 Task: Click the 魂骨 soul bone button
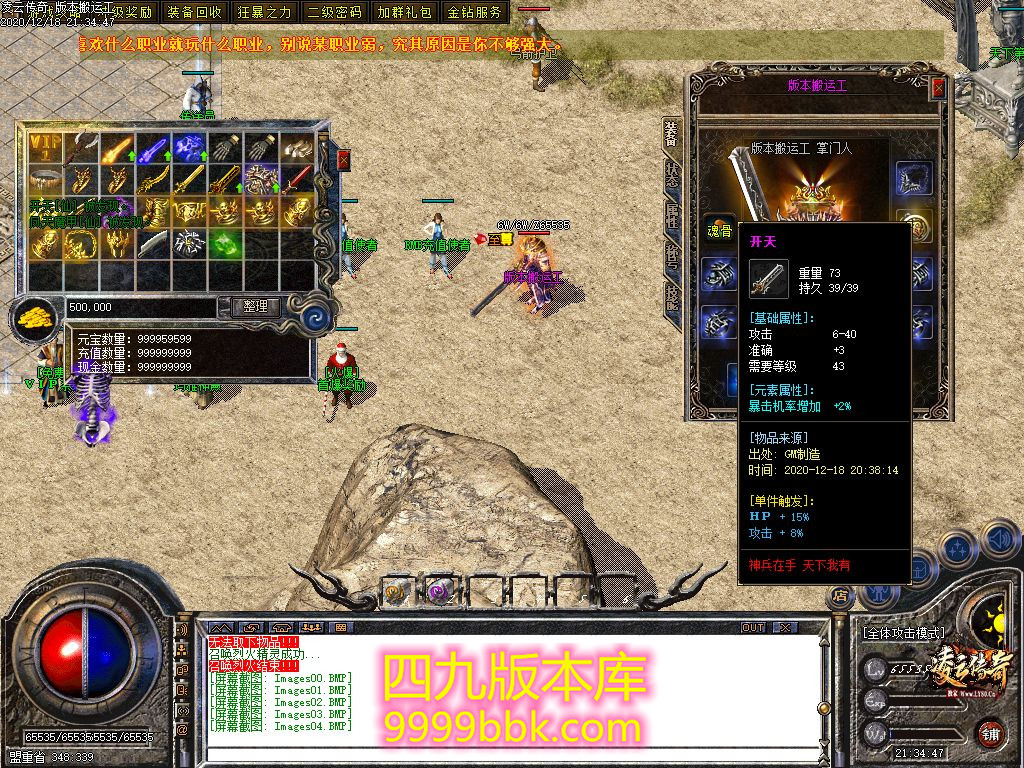pyautogui.click(x=718, y=227)
